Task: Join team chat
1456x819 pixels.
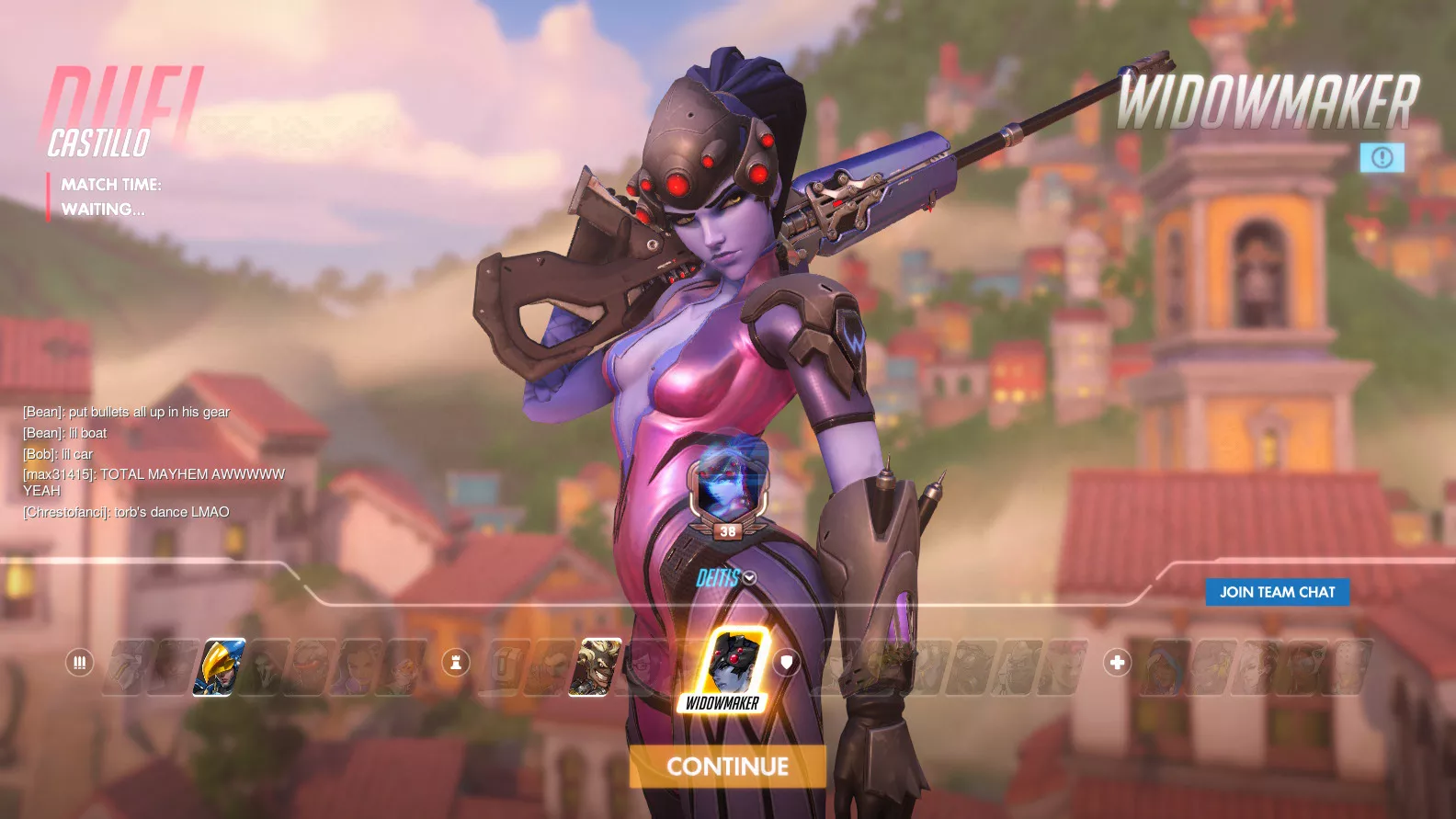Action: [1277, 592]
